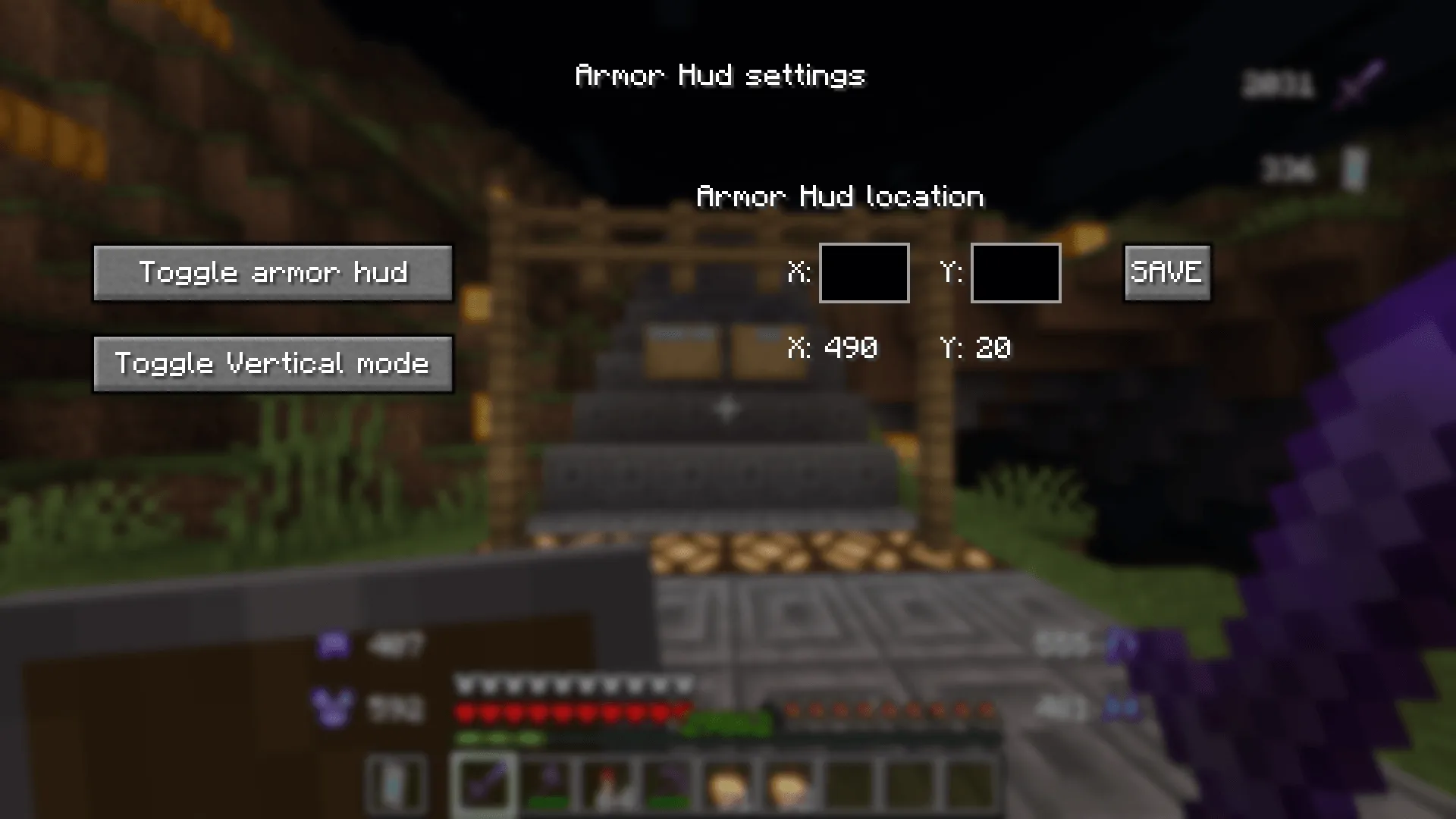Image resolution: width=1456 pixels, height=819 pixels.
Task: Click the X coordinate input box
Action: [x=864, y=273]
